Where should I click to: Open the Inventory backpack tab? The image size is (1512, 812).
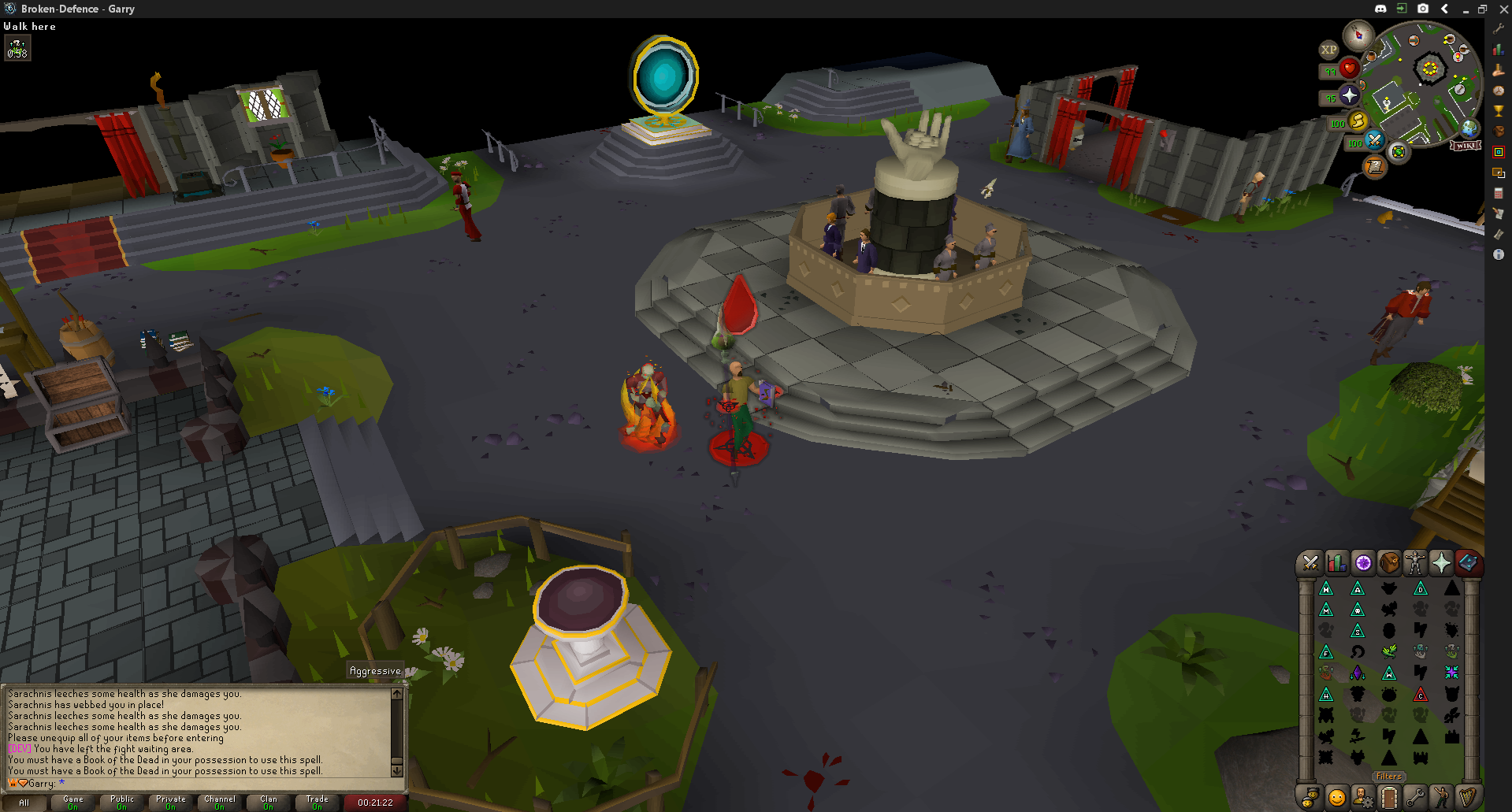[1389, 562]
